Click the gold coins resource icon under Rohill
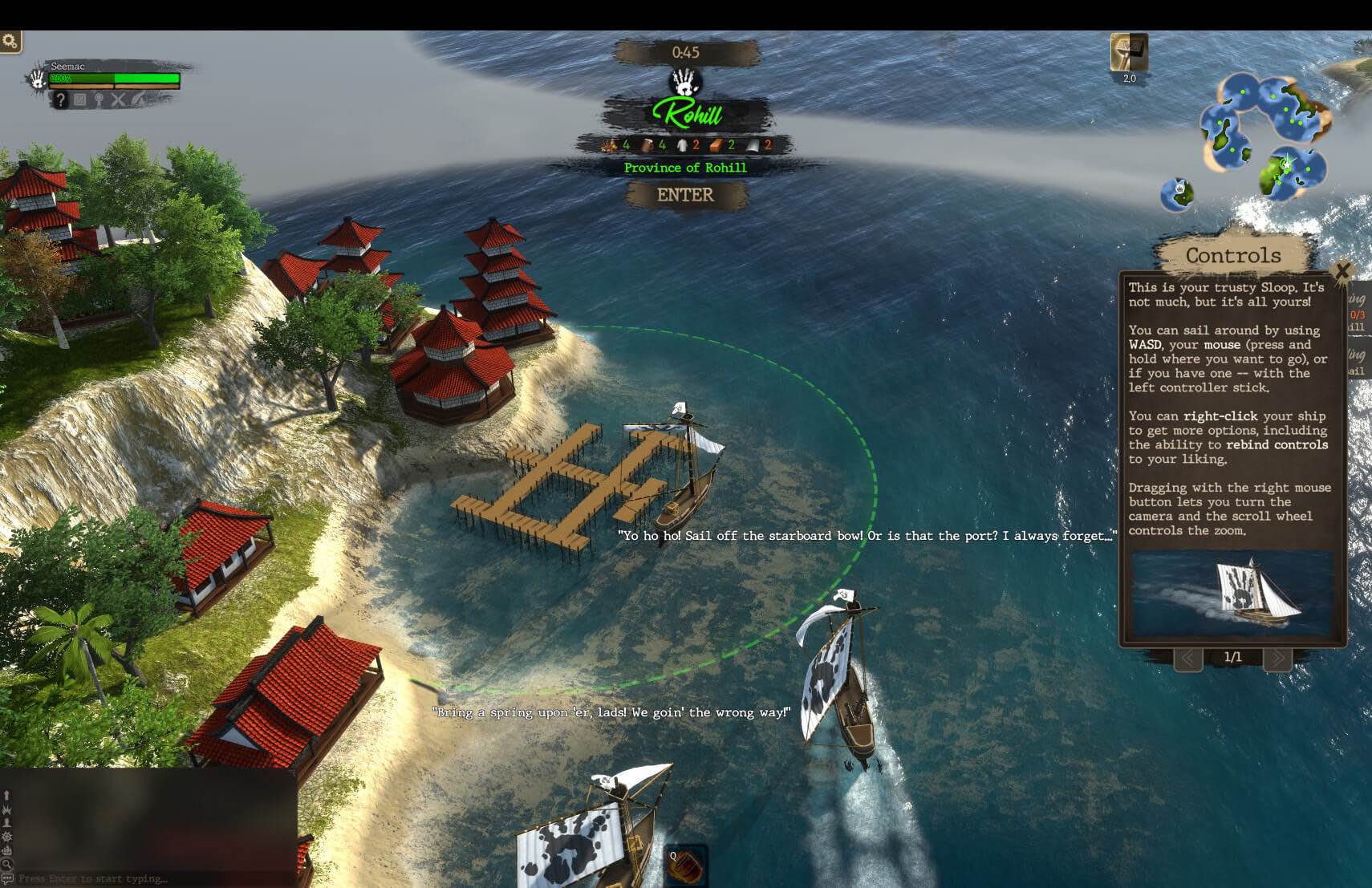The height and width of the screenshot is (888, 1372). tap(610, 145)
